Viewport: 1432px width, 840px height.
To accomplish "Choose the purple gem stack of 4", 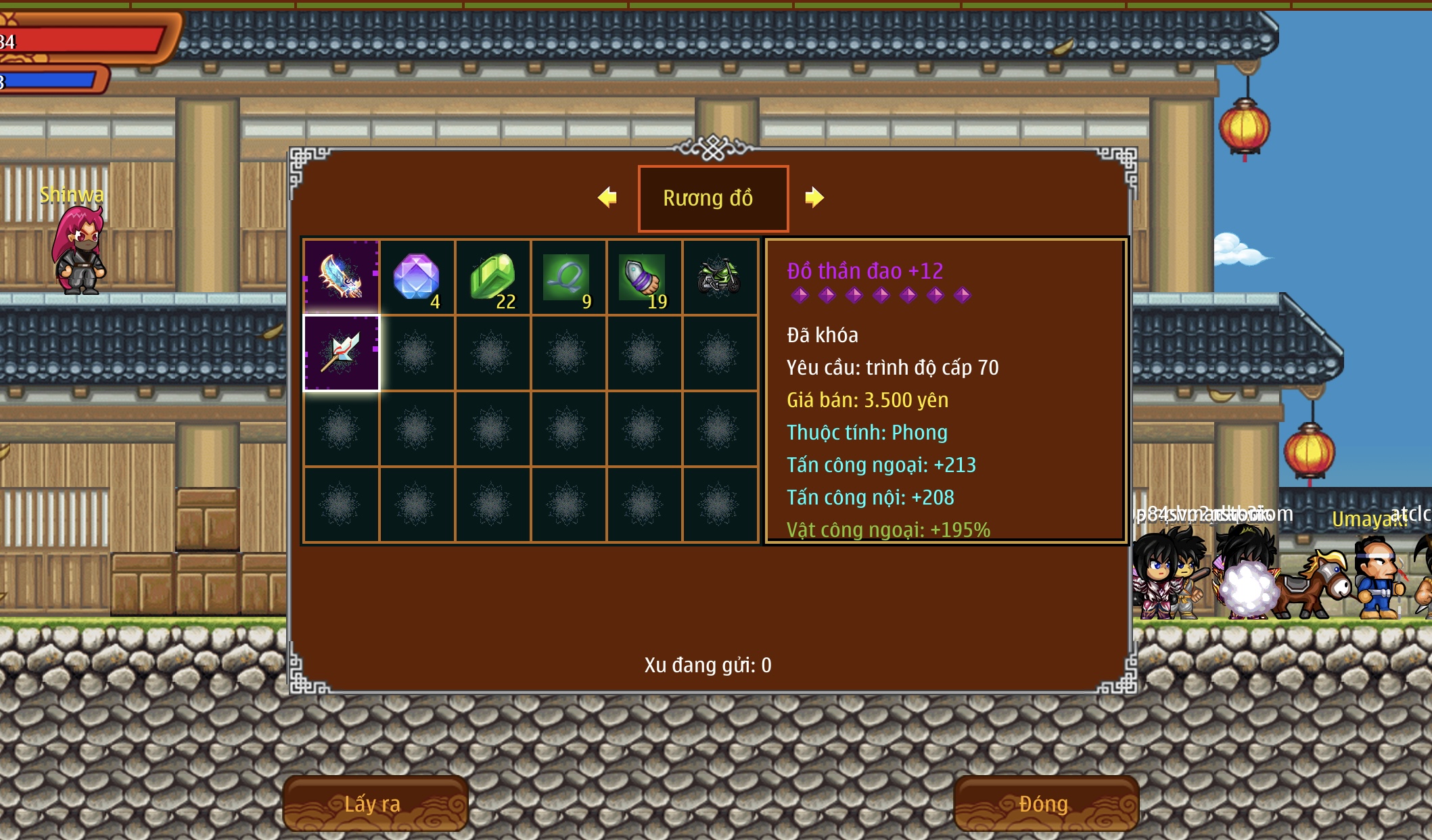I will [417, 277].
